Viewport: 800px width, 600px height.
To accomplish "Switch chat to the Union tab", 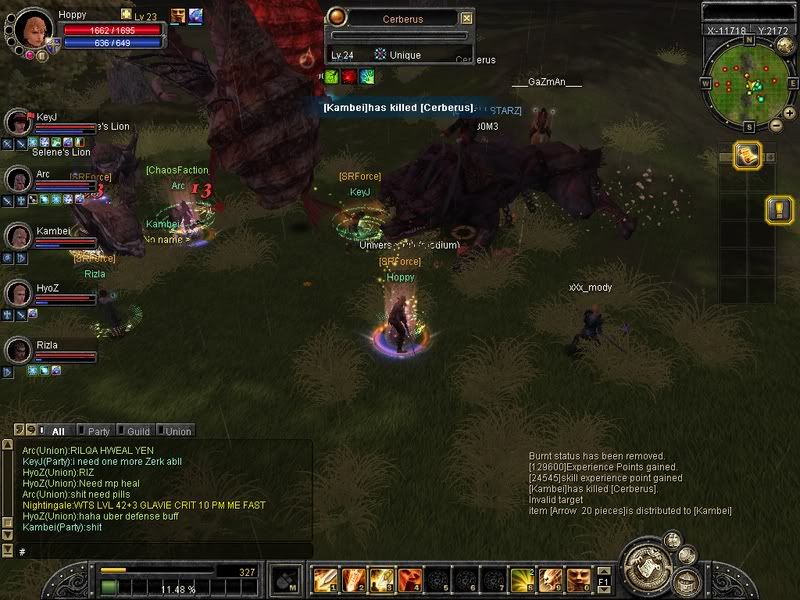I will [177, 431].
